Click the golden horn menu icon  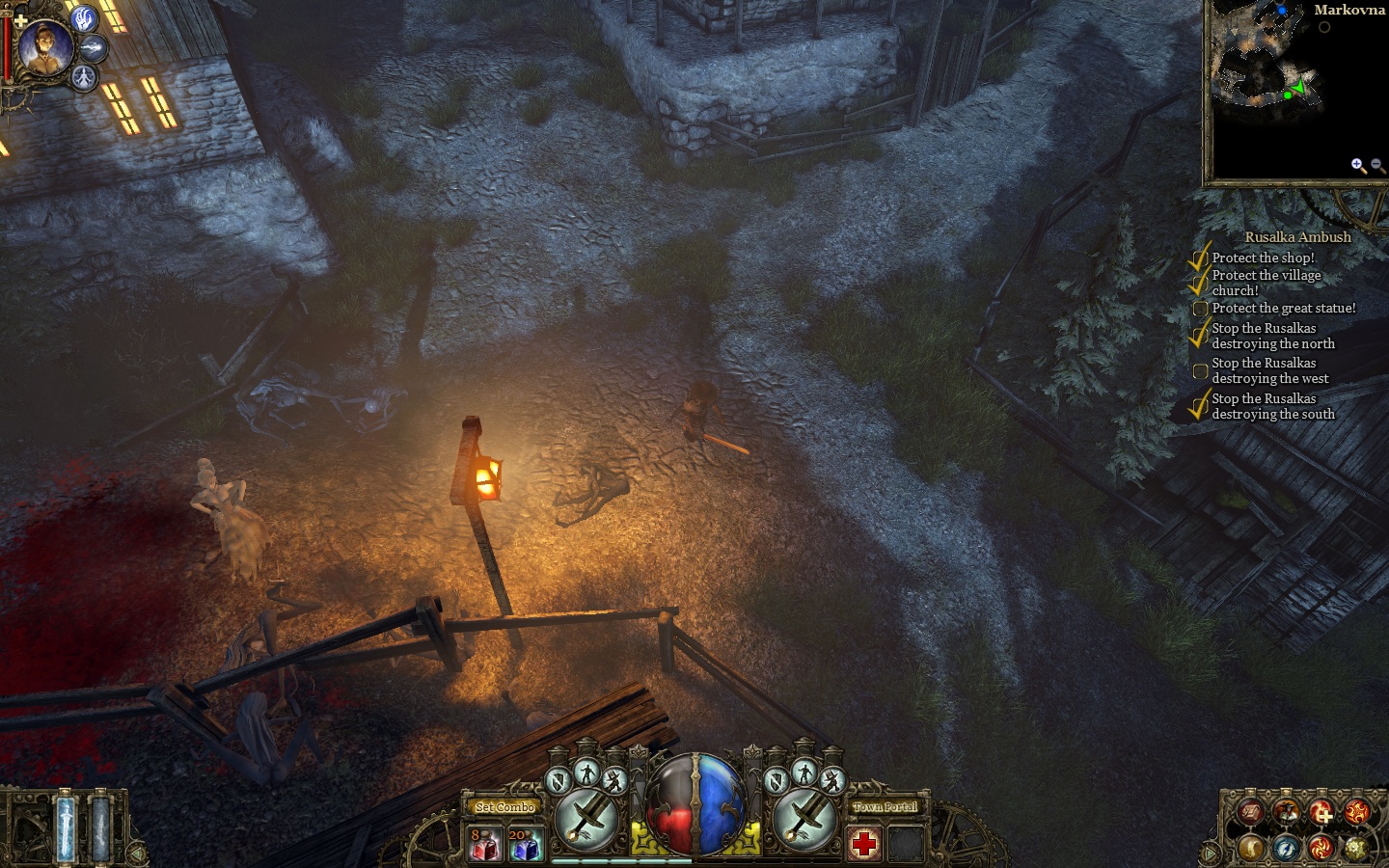pos(1251,847)
